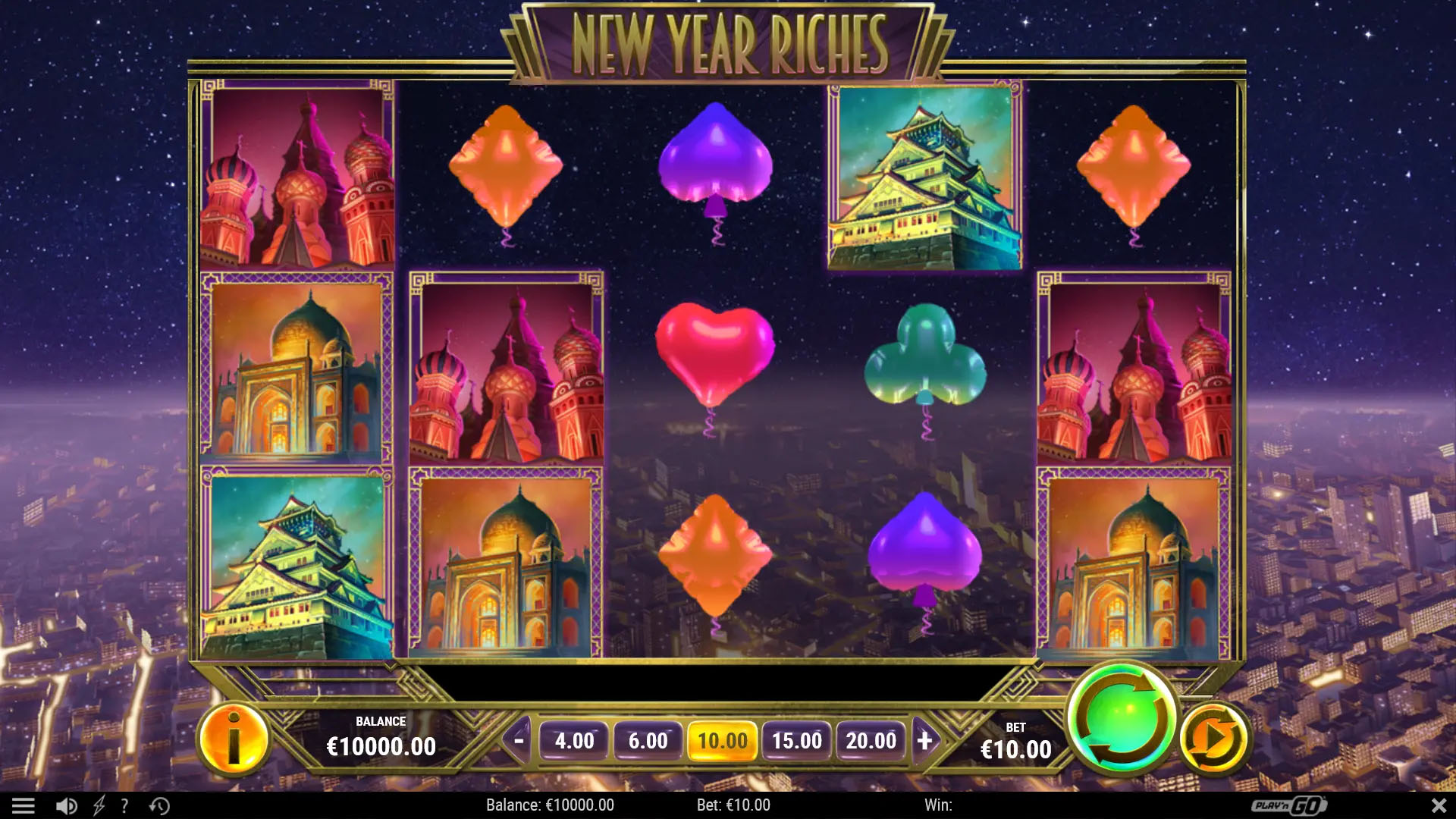Start autoplay with the orange play button

(x=1214, y=739)
